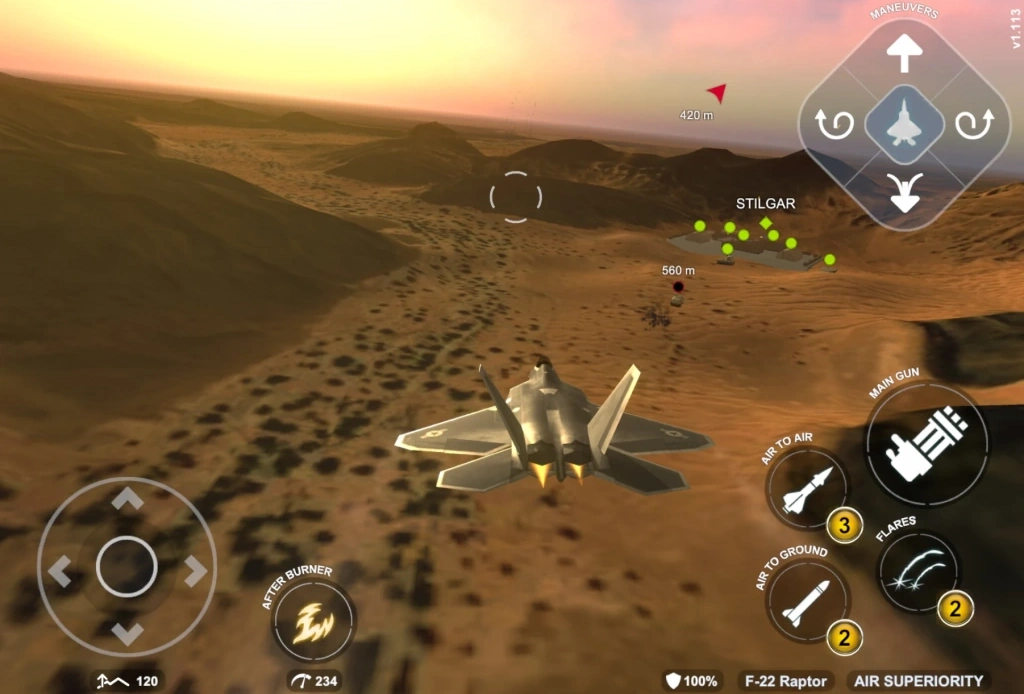Perform the left roll maneuver
This screenshot has width=1024, height=694.
pyautogui.click(x=835, y=125)
